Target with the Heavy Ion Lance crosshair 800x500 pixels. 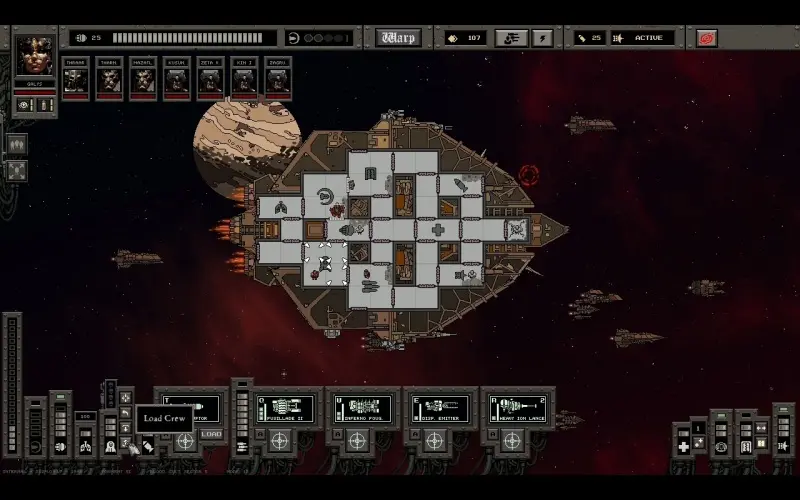coord(512,440)
